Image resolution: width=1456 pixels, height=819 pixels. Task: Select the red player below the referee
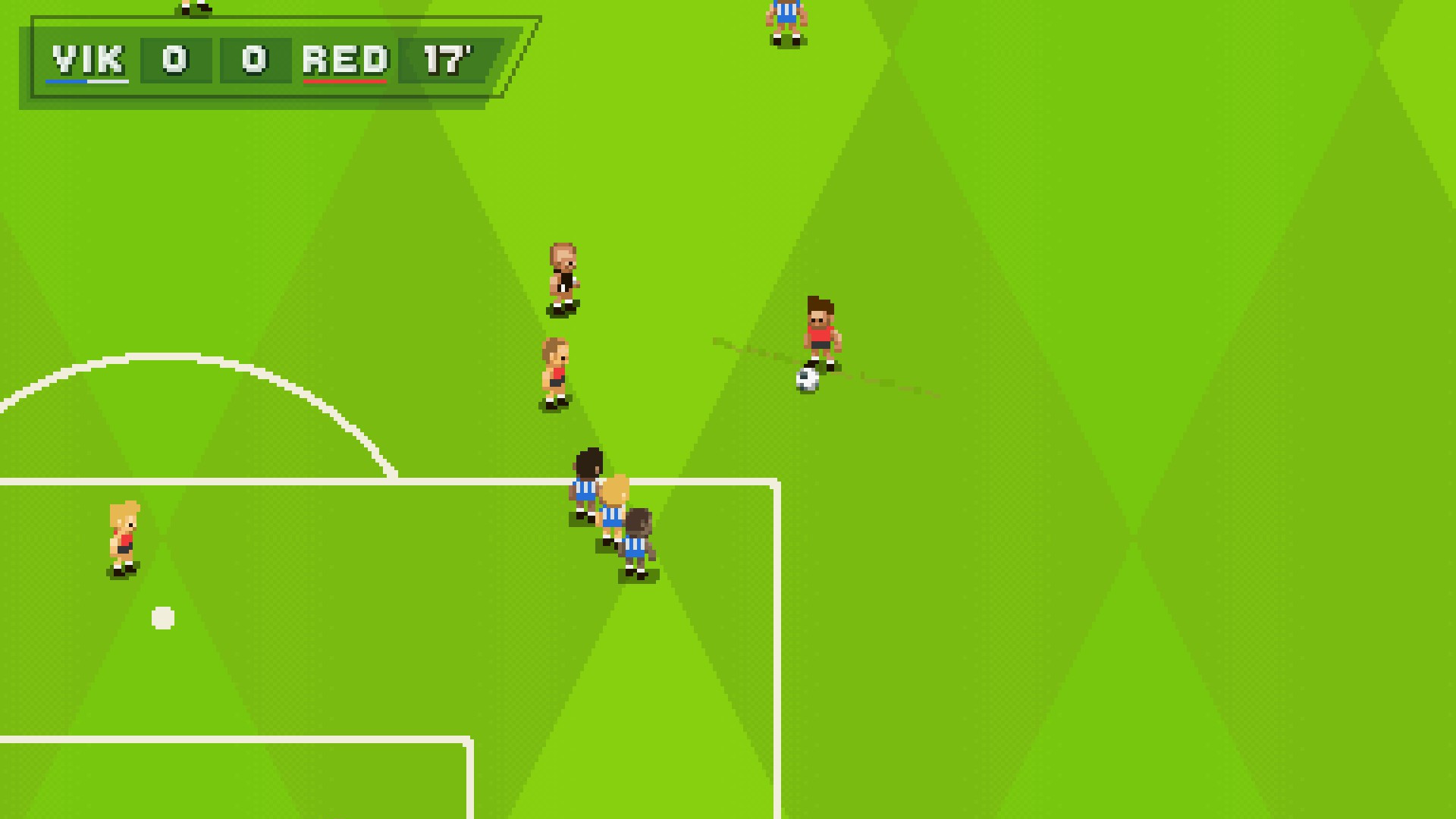click(x=556, y=372)
